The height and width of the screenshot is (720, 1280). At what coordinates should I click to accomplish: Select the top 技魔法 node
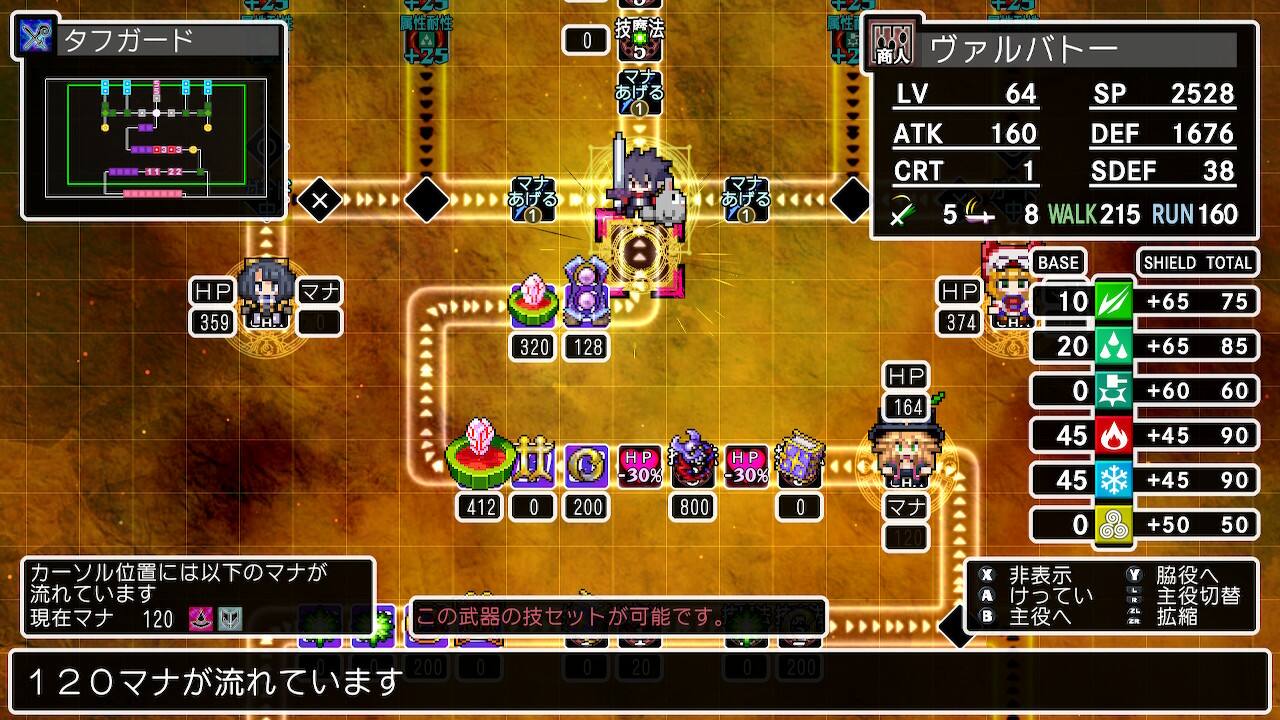tap(640, 40)
